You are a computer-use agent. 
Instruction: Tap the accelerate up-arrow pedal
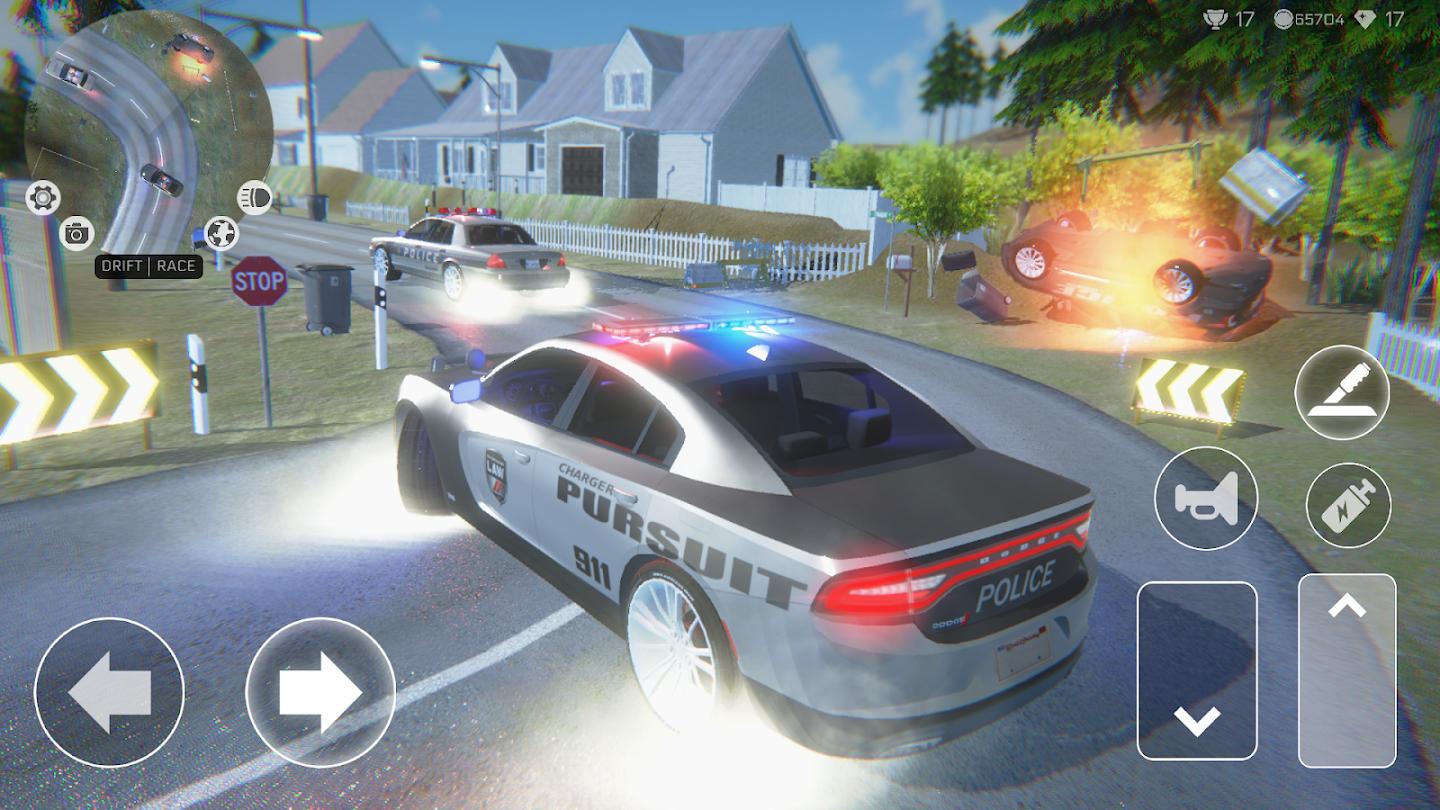click(x=1347, y=670)
